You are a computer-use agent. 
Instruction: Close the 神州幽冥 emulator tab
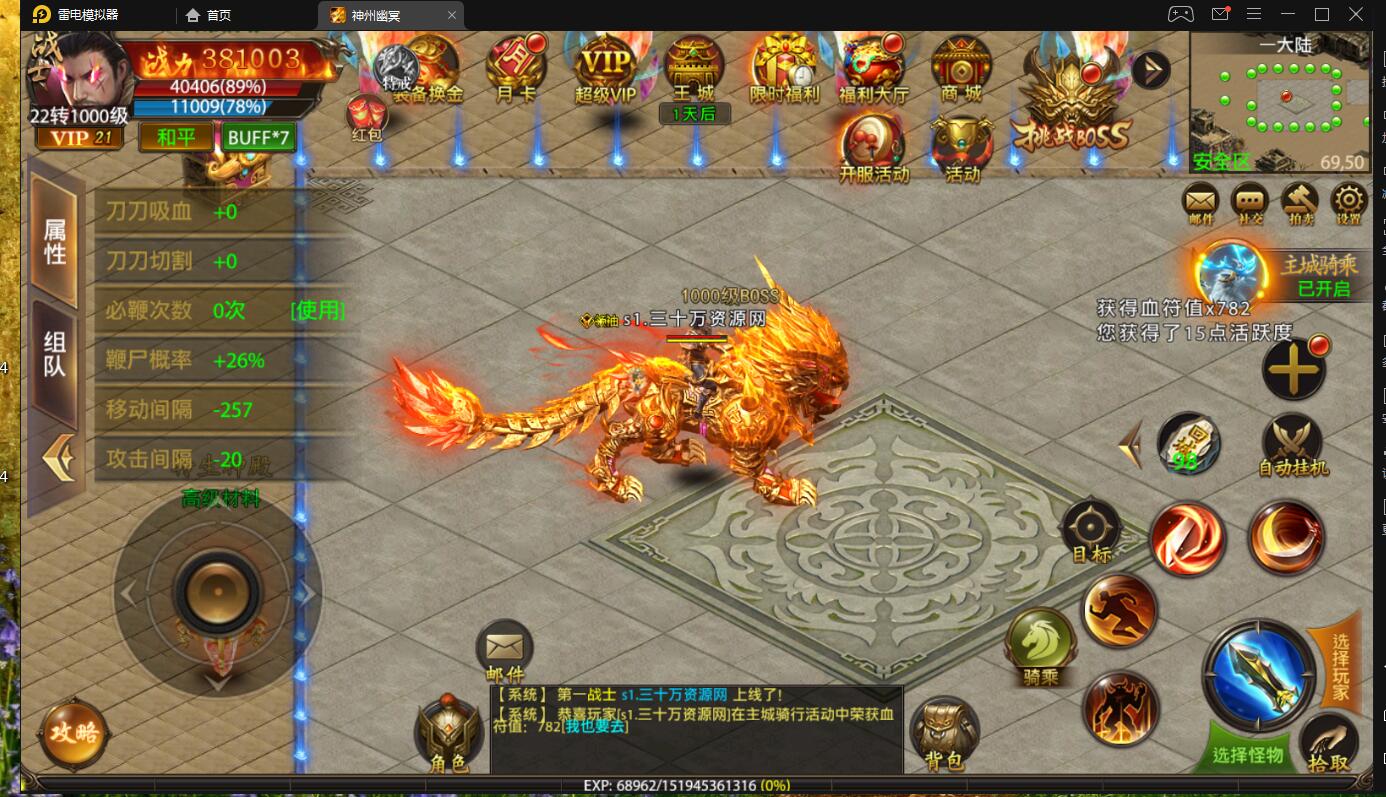(x=452, y=15)
